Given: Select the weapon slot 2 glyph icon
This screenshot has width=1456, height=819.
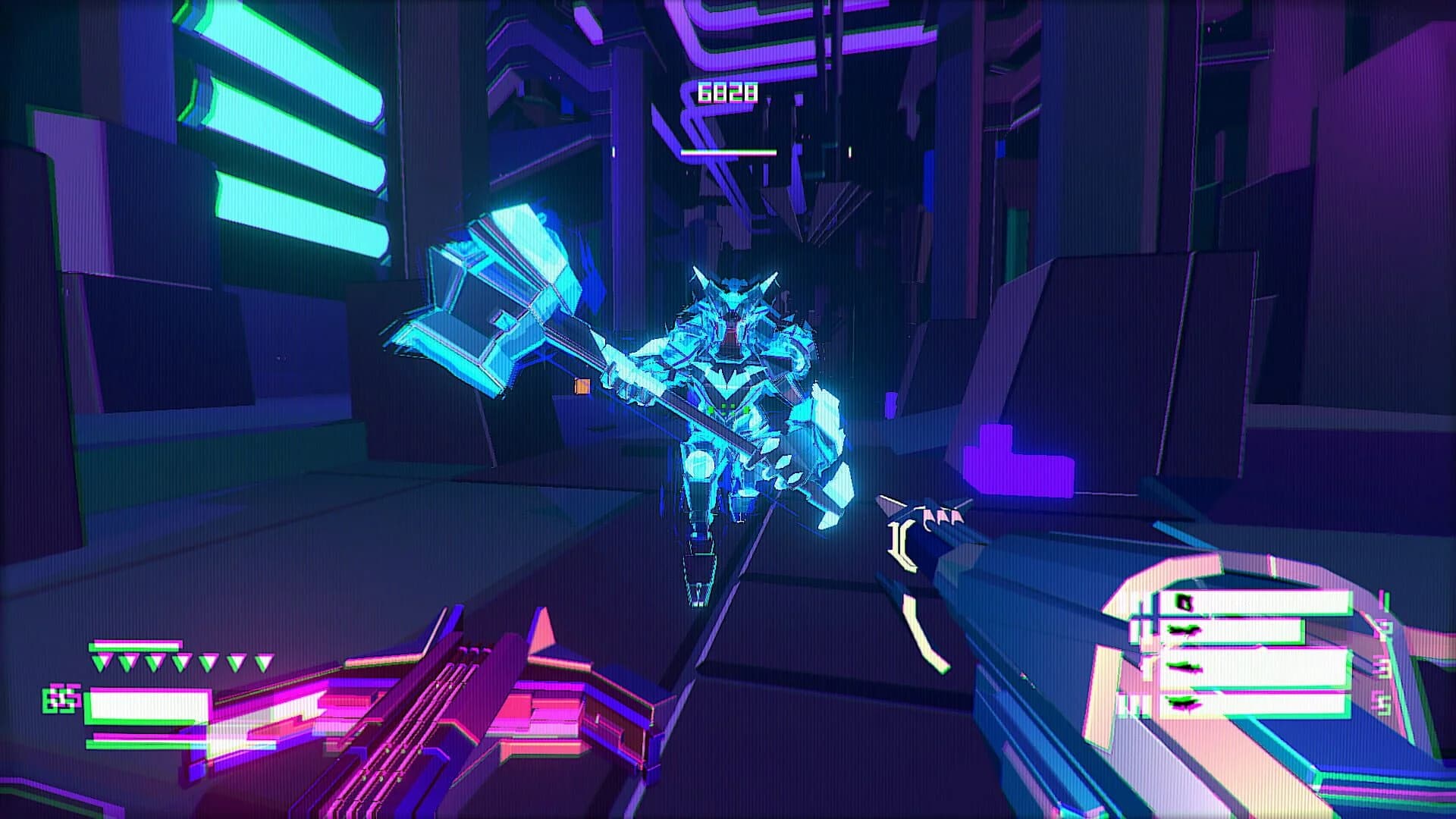Looking at the screenshot, I should [x=1183, y=630].
